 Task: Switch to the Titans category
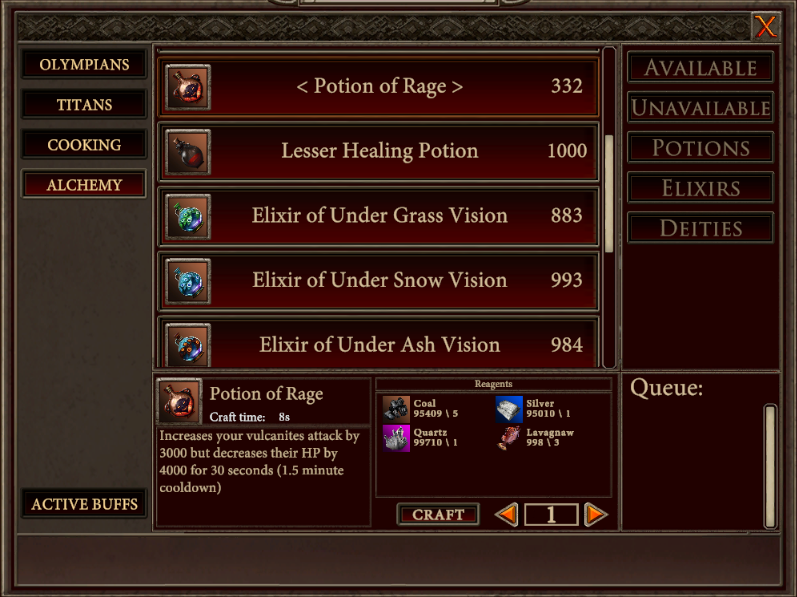84,105
